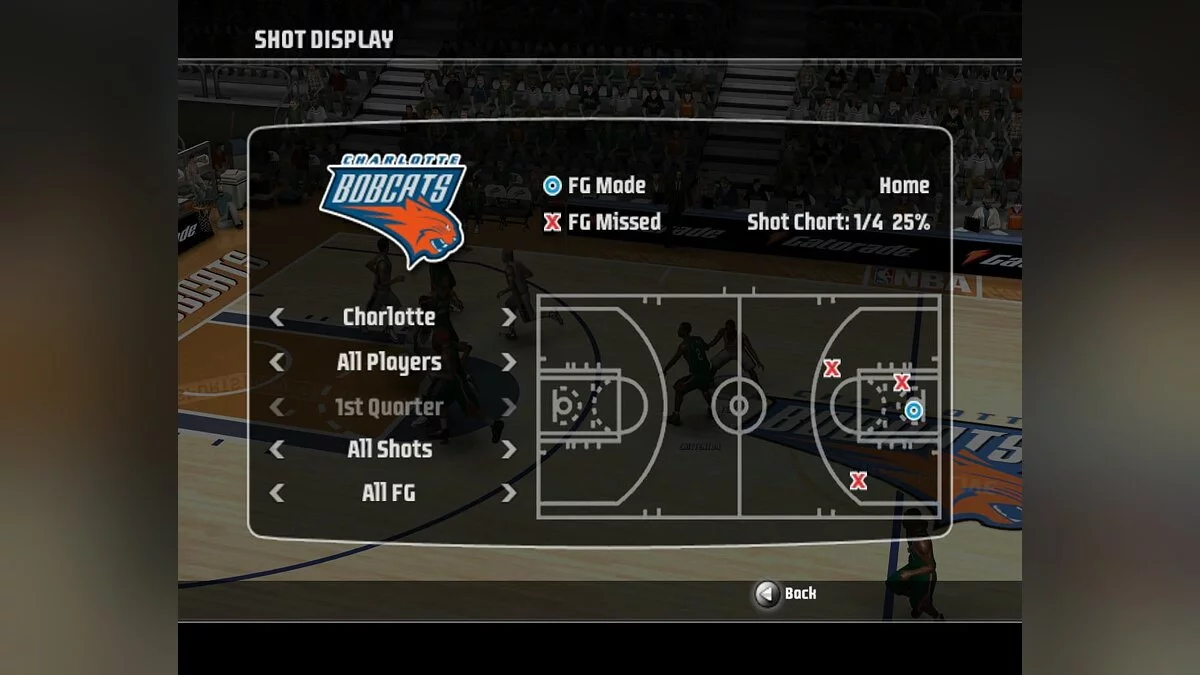Click left arrow beside All Shots
1200x675 pixels.
click(277, 449)
